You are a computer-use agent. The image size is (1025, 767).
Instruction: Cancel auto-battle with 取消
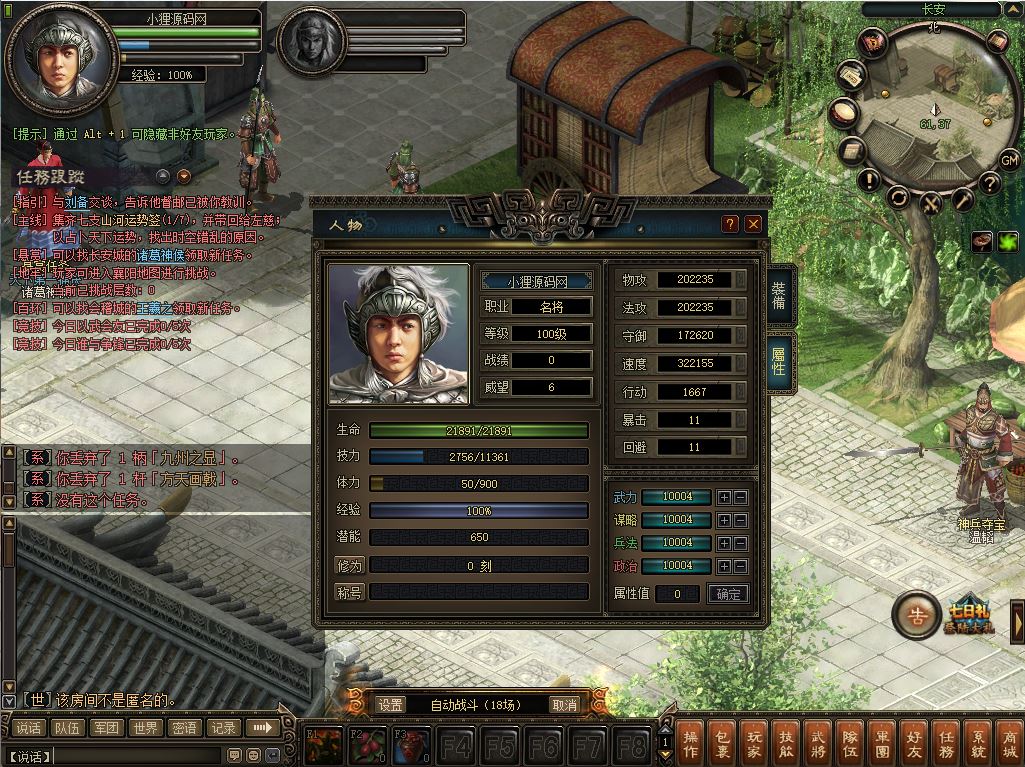click(565, 705)
